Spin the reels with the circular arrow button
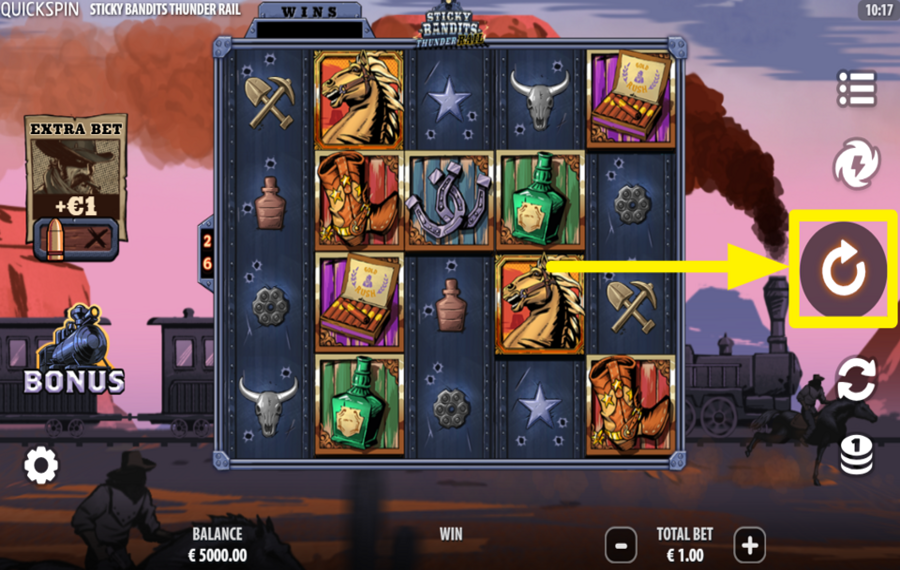Image resolution: width=900 pixels, height=570 pixels. coord(842,268)
